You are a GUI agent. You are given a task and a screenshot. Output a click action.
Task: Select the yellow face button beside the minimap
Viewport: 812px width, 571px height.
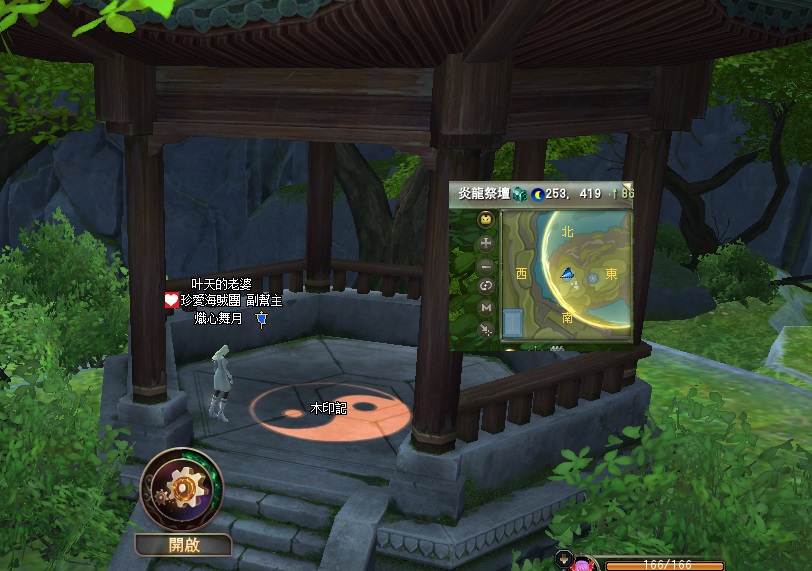coord(486,221)
